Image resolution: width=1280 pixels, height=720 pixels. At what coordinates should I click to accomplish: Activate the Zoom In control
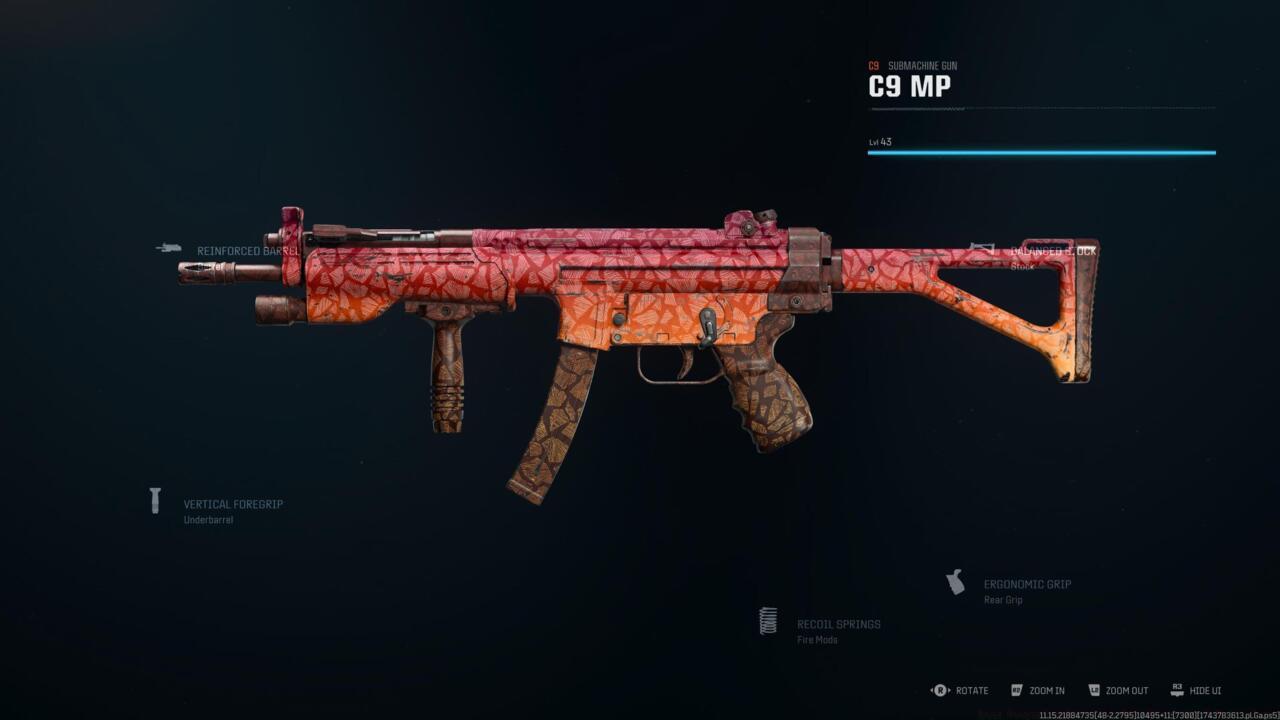1046,690
